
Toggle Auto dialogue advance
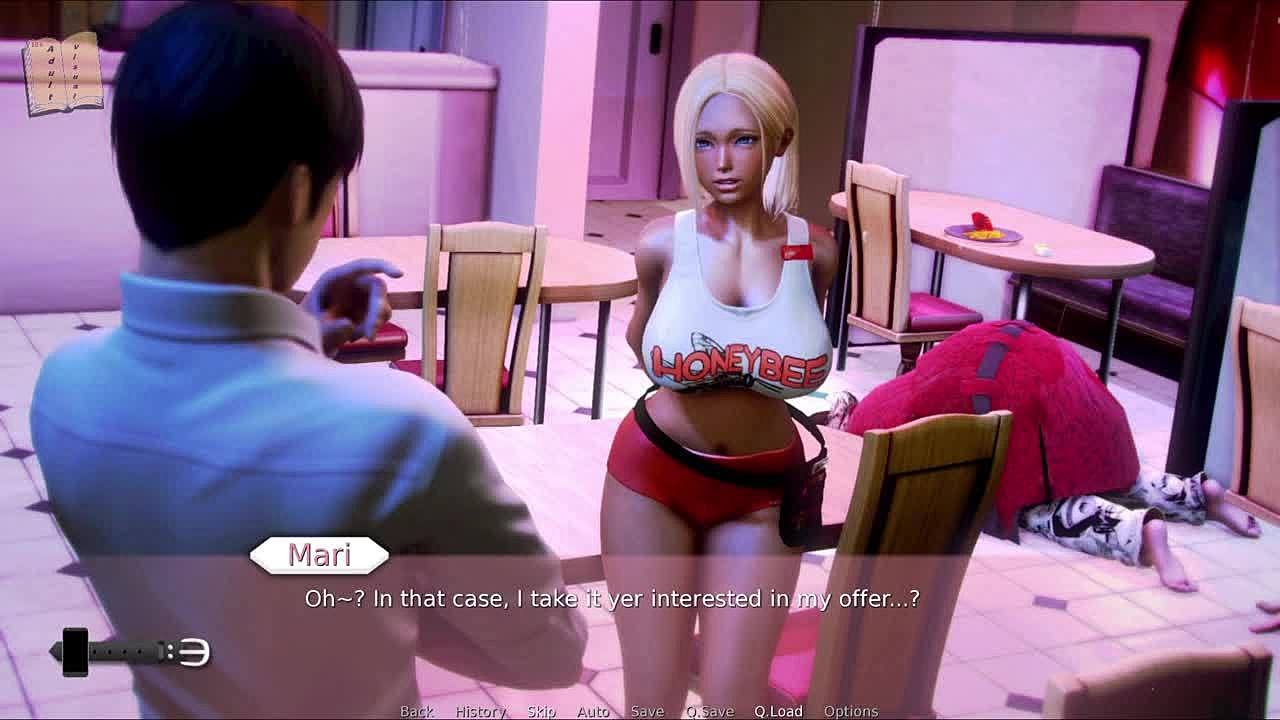[x=593, y=711]
